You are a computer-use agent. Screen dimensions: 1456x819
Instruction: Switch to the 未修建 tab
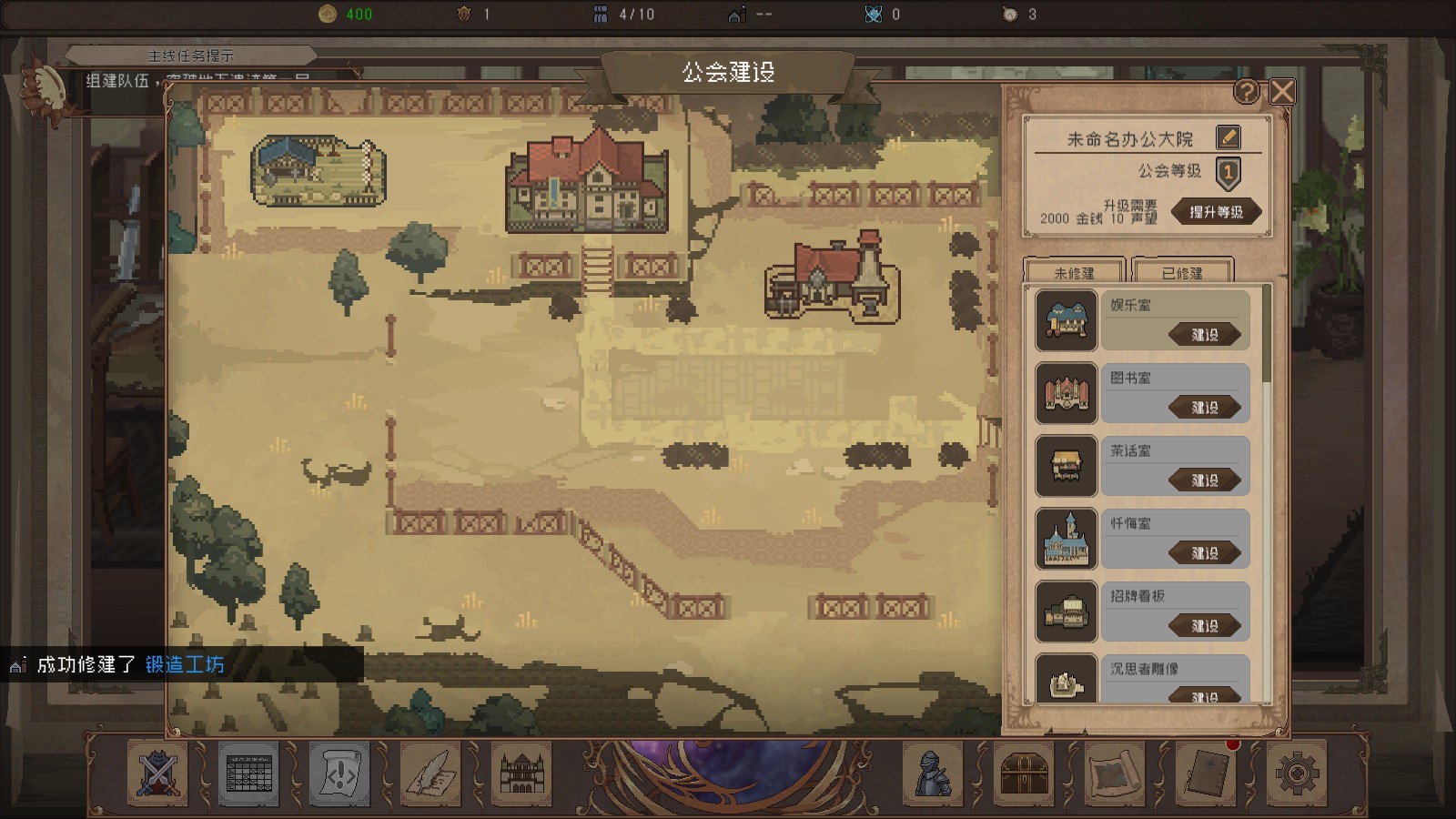pos(1074,272)
